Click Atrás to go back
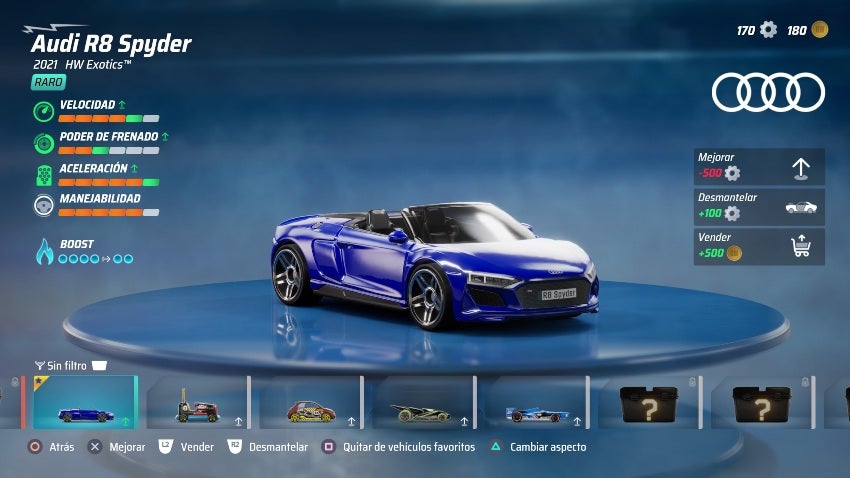 52,447
